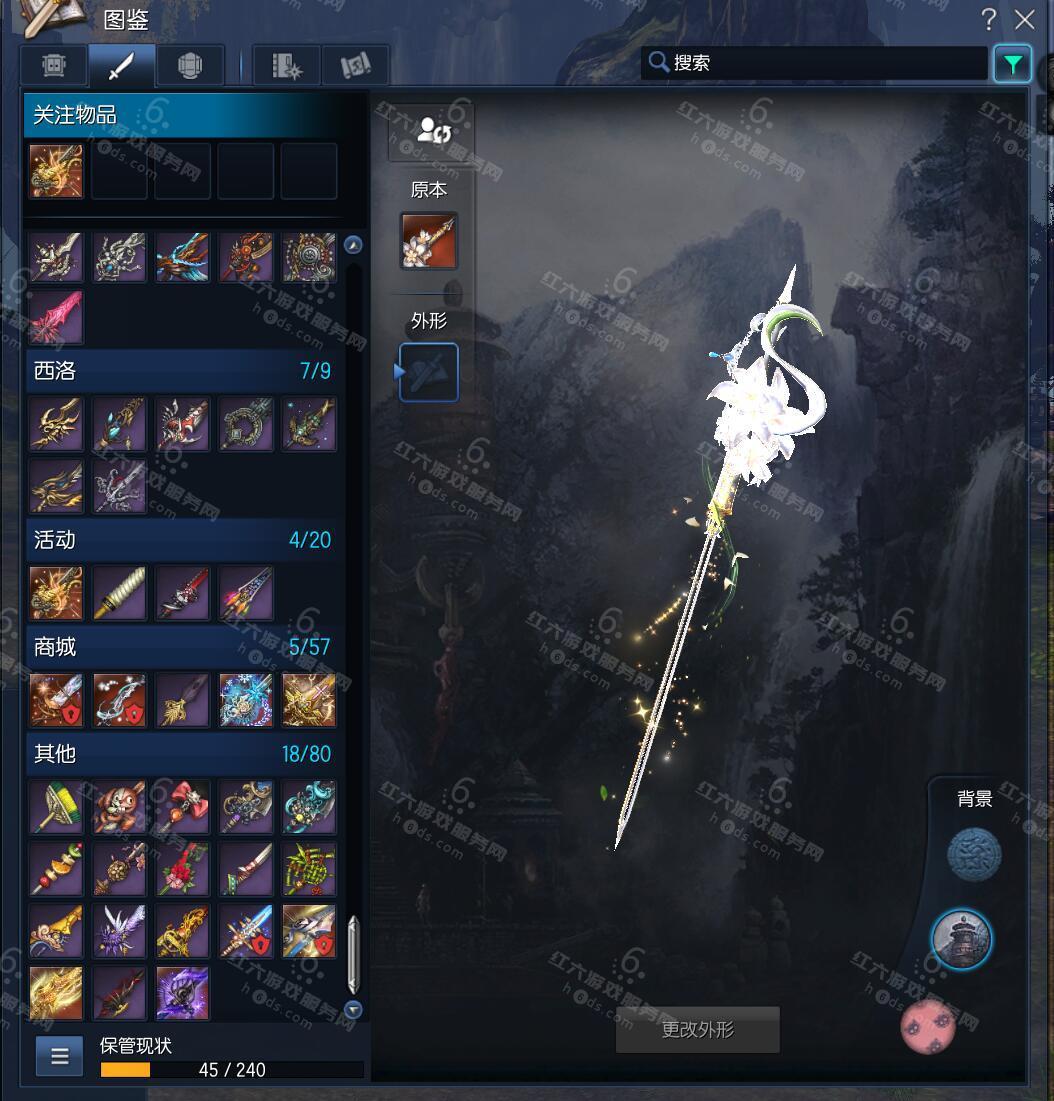Screen dimensions: 1054x1101
Task: Choose the pink spotted background
Action: coord(928,1026)
